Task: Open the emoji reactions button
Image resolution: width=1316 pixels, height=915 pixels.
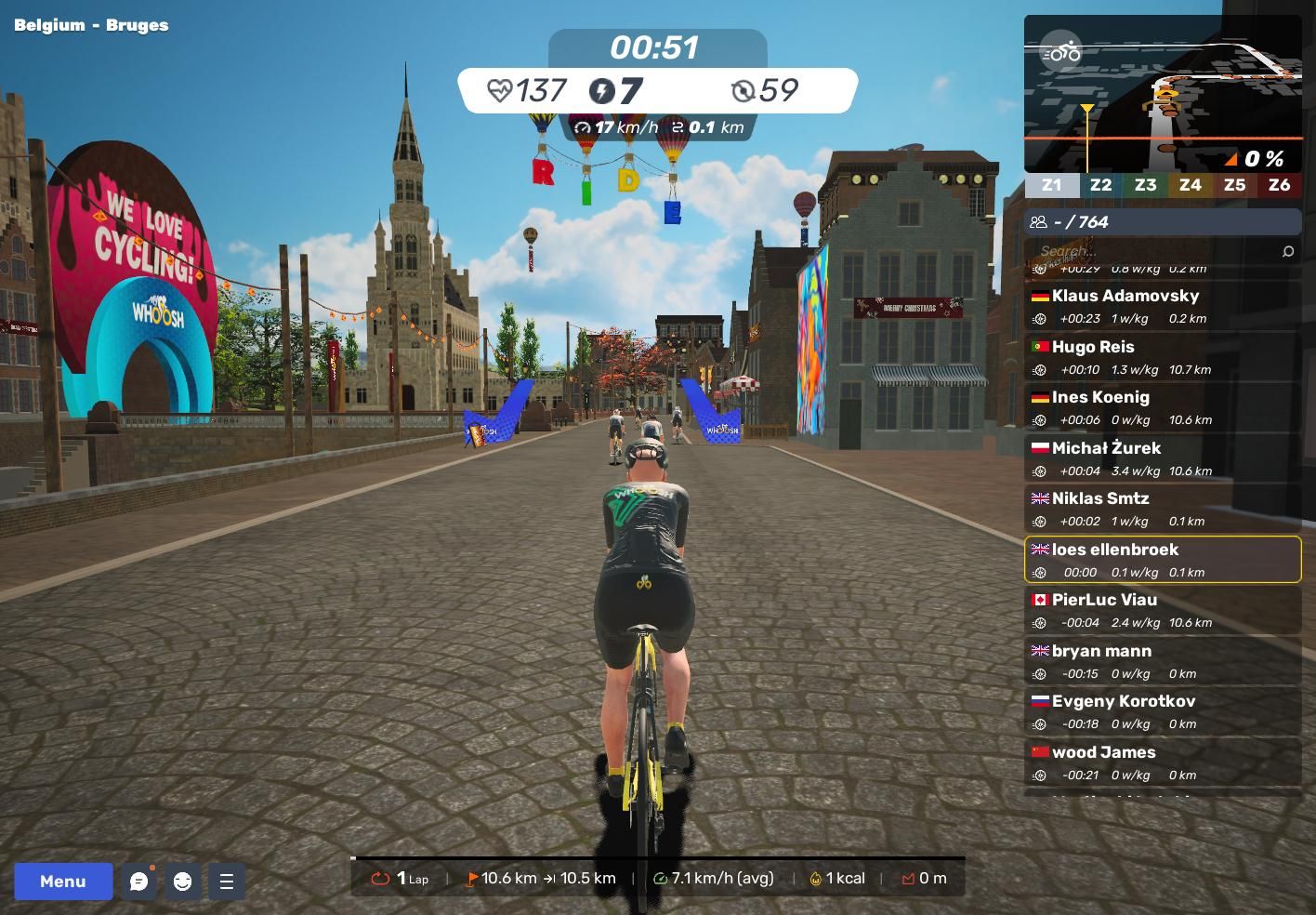Action: (x=182, y=882)
